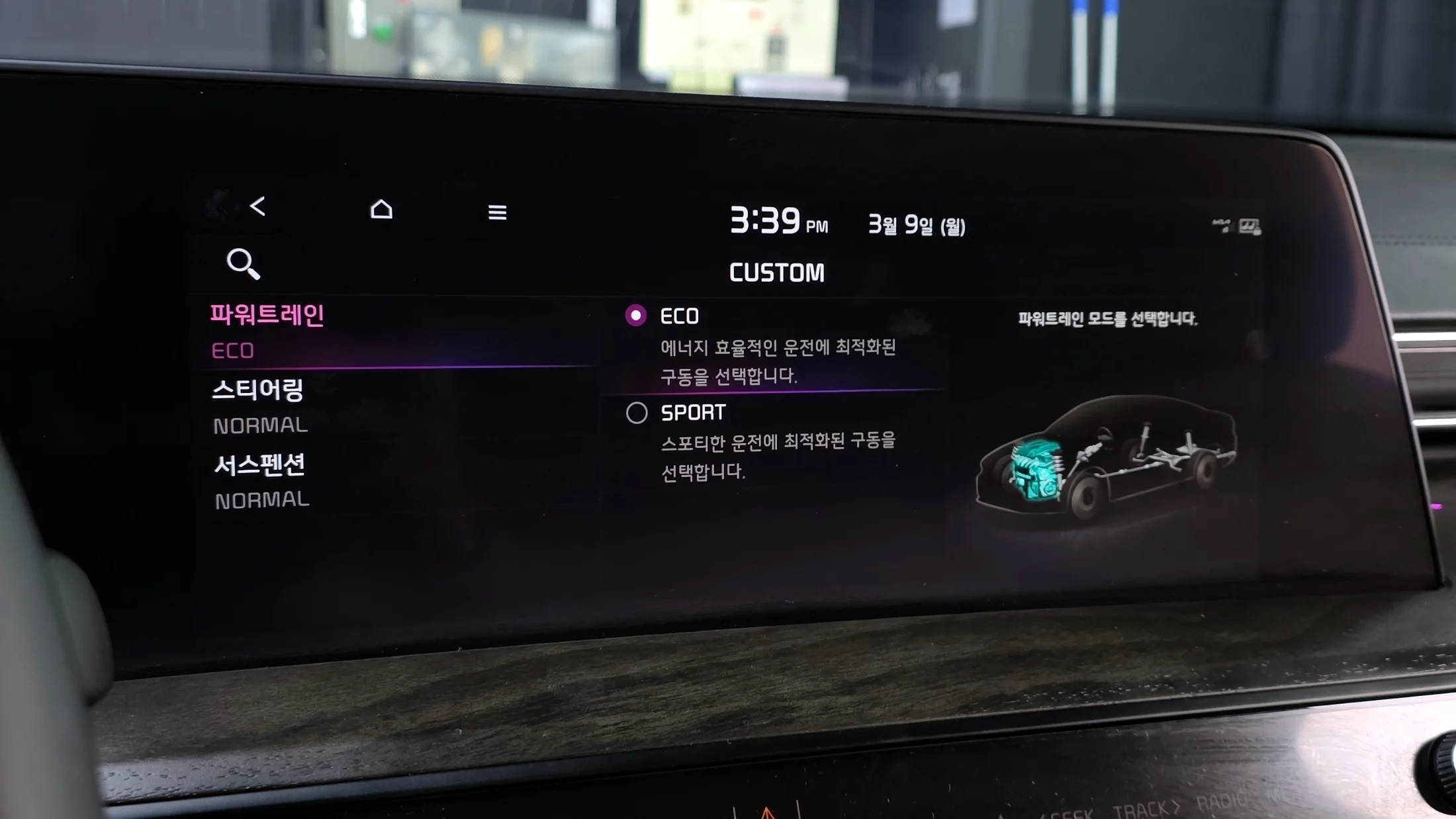
Task: Choose the ECO radio option
Action: 636,316
